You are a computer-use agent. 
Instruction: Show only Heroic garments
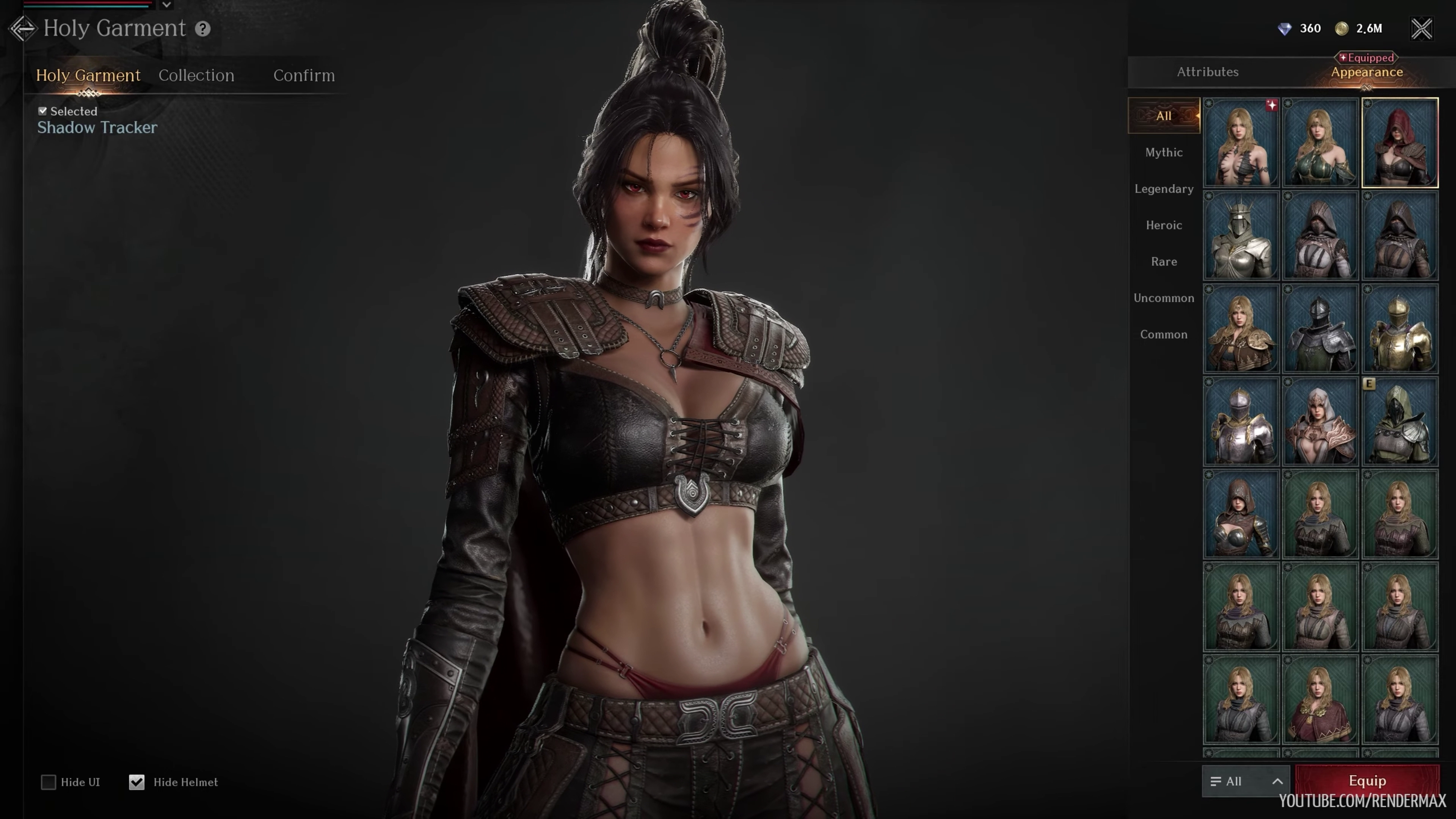[x=1164, y=225]
